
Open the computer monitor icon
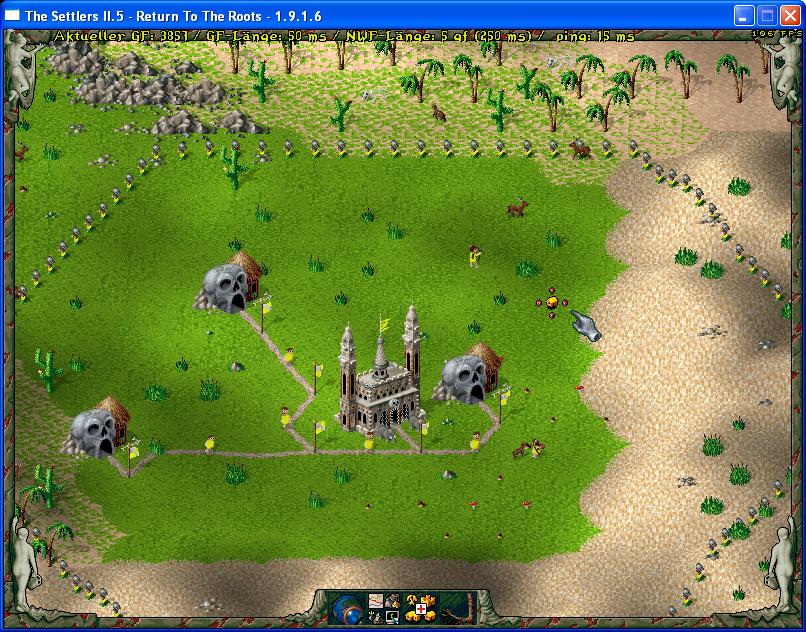[392, 617]
